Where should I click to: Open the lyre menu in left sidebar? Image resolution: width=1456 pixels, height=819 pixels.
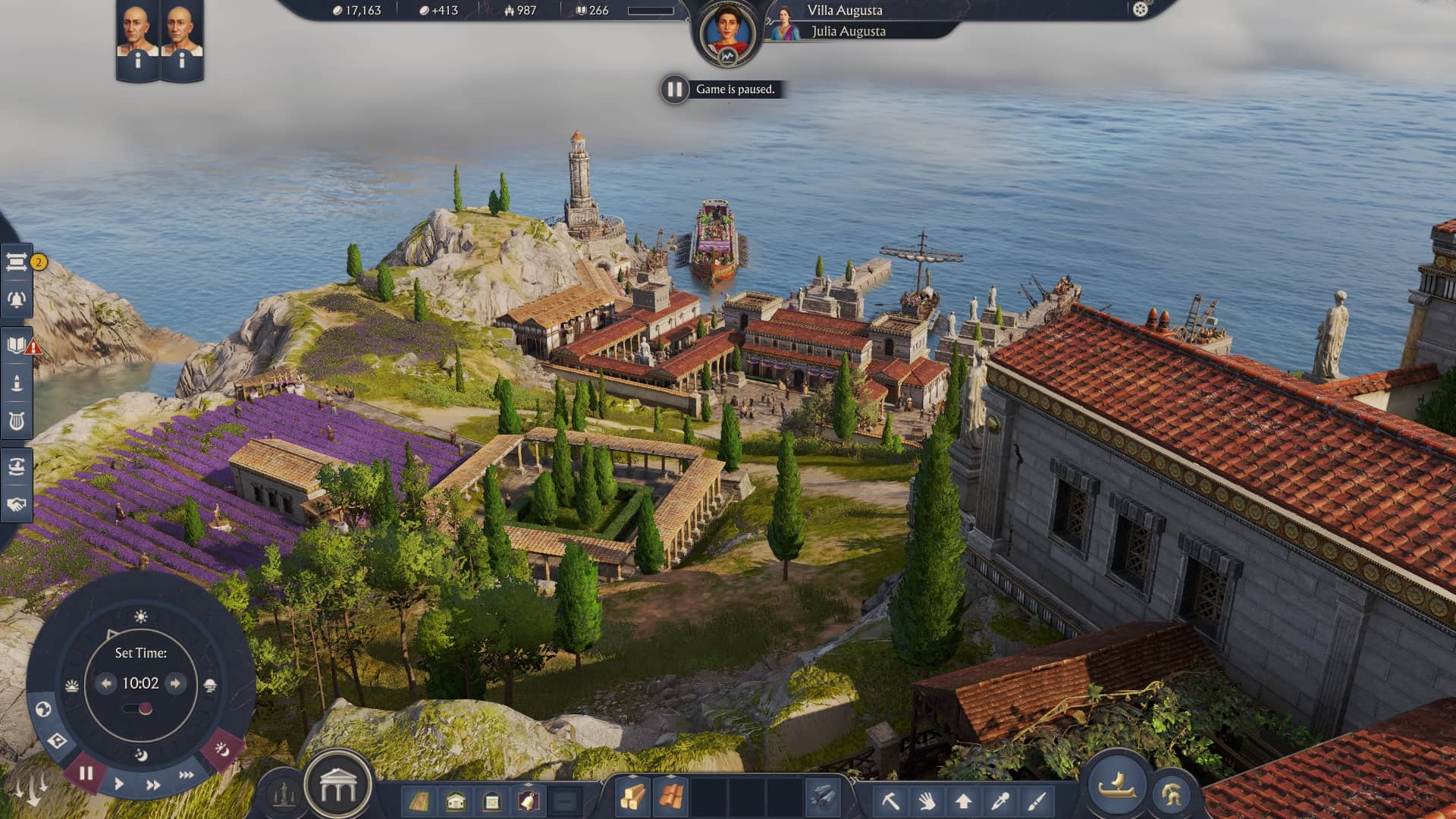17,421
